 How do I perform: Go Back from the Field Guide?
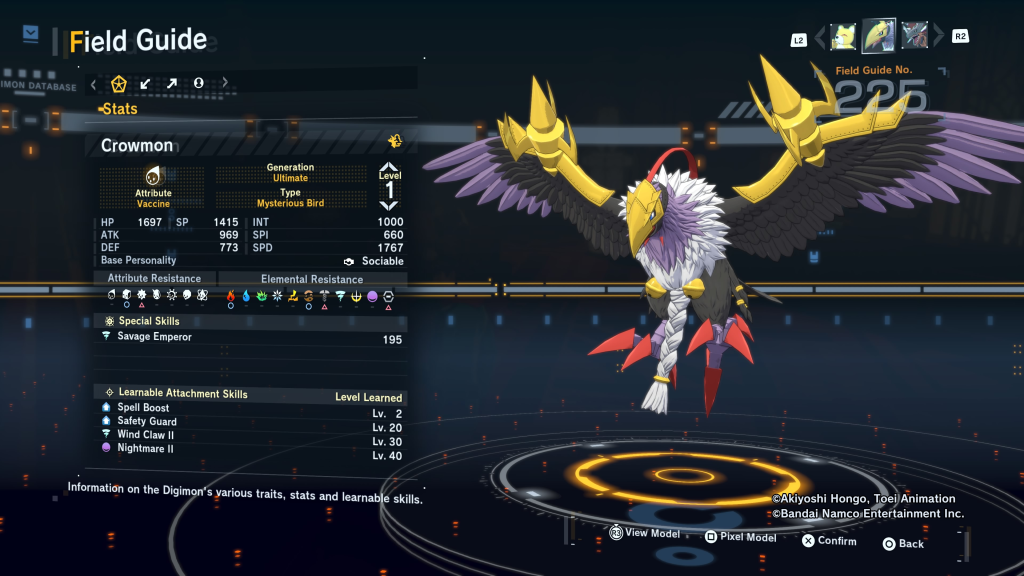(x=902, y=543)
